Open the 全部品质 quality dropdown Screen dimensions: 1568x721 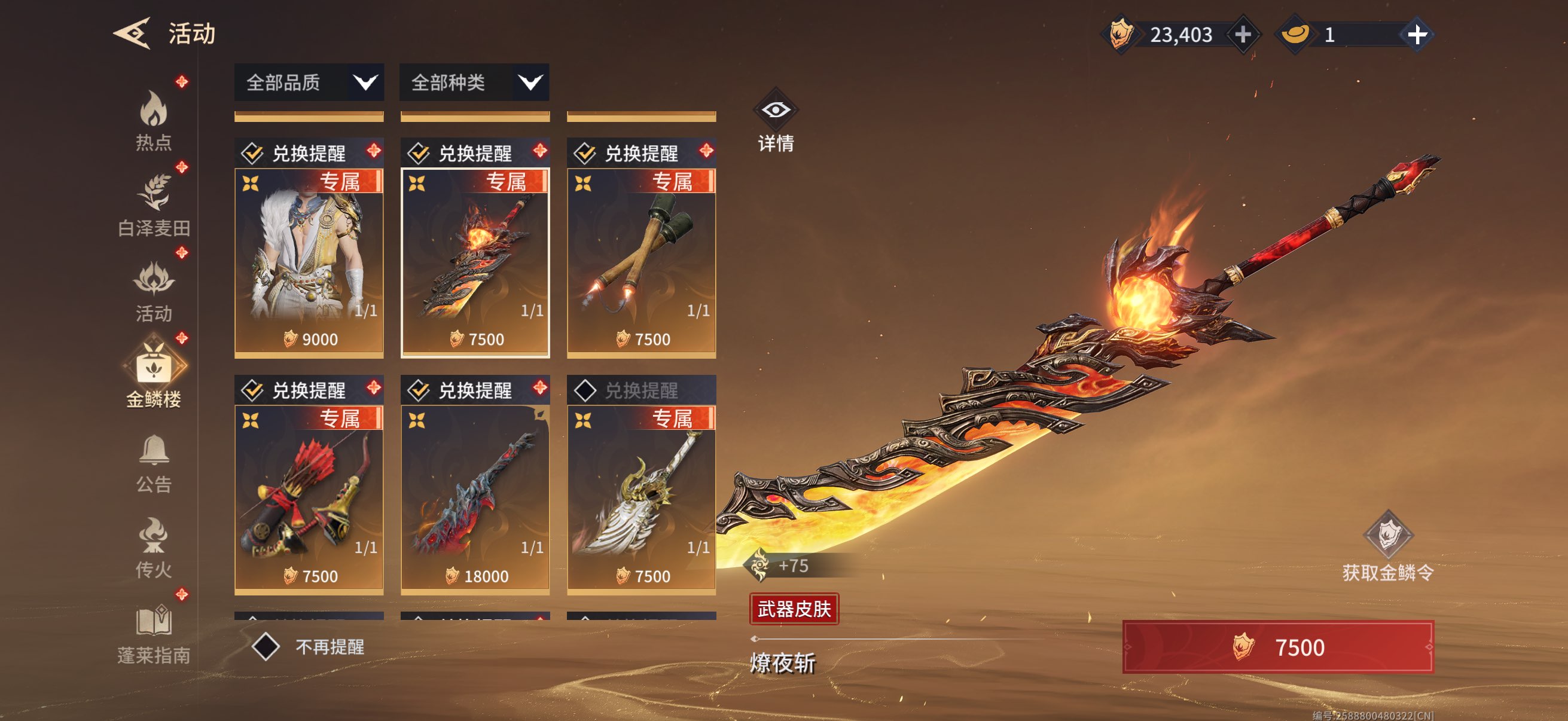pos(309,82)
